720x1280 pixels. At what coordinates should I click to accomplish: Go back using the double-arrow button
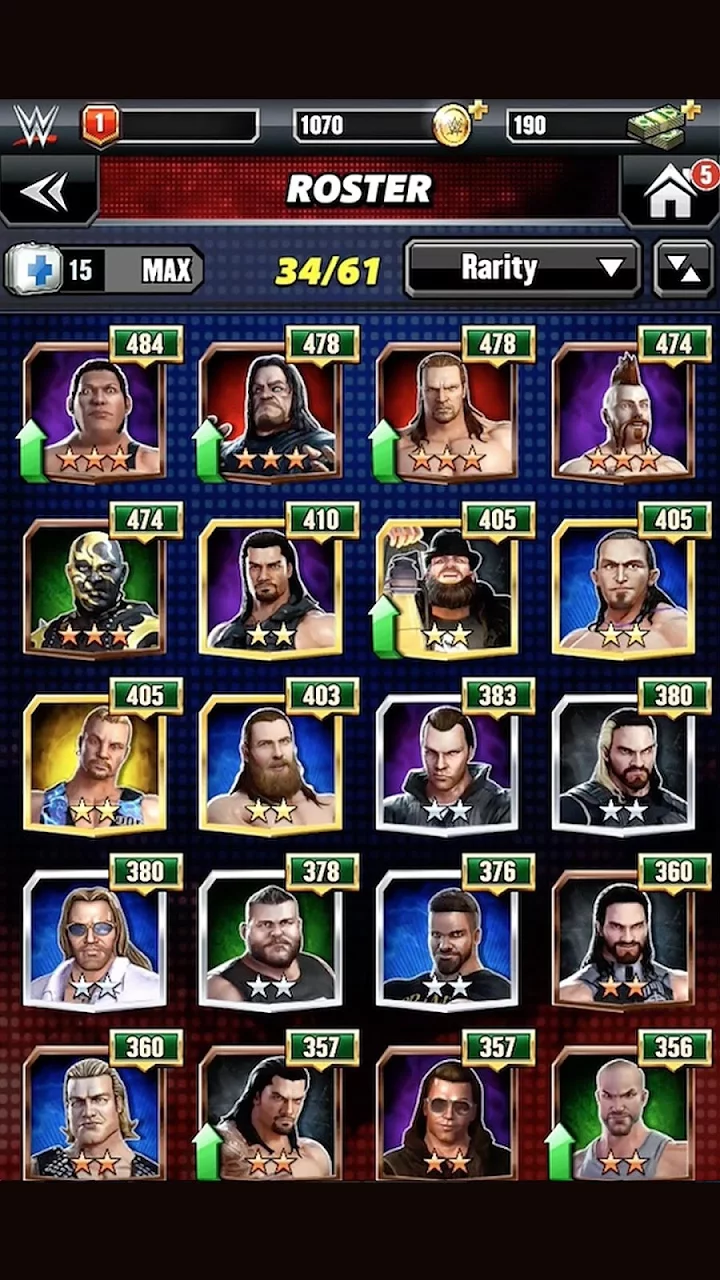click(47, 190)
